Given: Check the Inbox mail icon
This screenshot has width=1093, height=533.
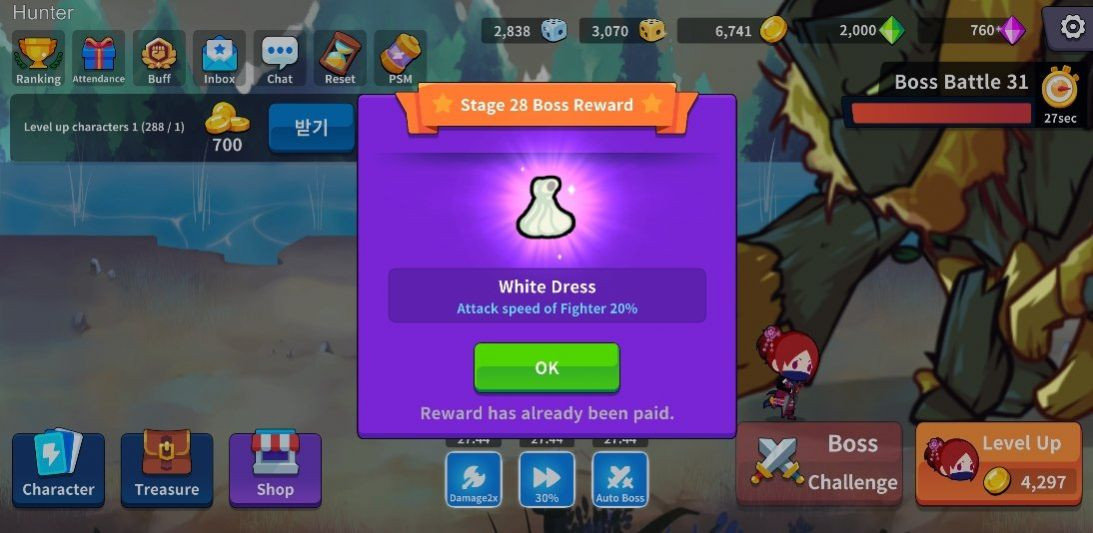Looking at the screenshot, I should tap(219, 58).
